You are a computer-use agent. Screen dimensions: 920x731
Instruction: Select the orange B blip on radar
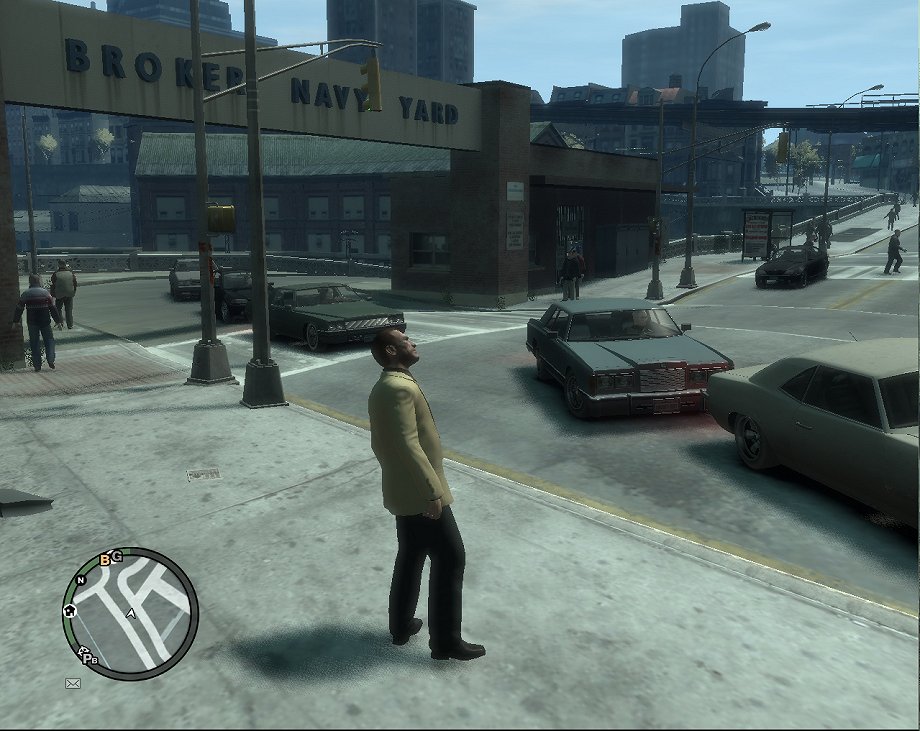pyautogui.click(x=105, y=558)
